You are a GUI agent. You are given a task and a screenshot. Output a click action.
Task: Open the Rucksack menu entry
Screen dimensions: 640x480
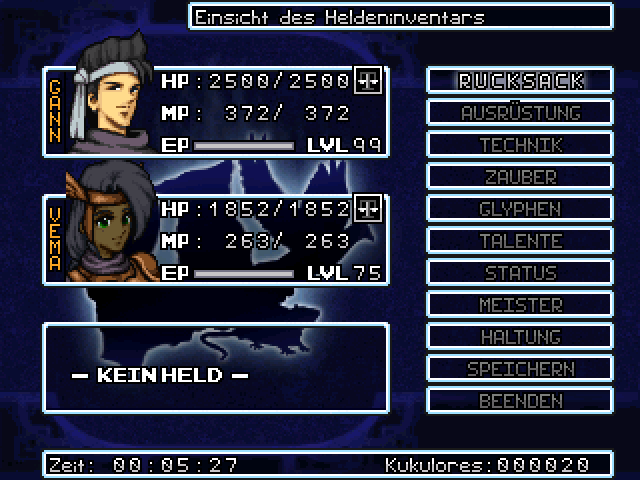[520, 81]
